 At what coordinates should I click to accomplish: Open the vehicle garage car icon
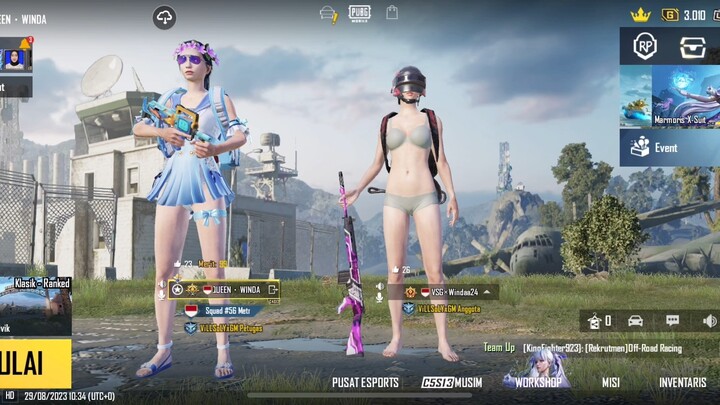click(x=635, y=321)
